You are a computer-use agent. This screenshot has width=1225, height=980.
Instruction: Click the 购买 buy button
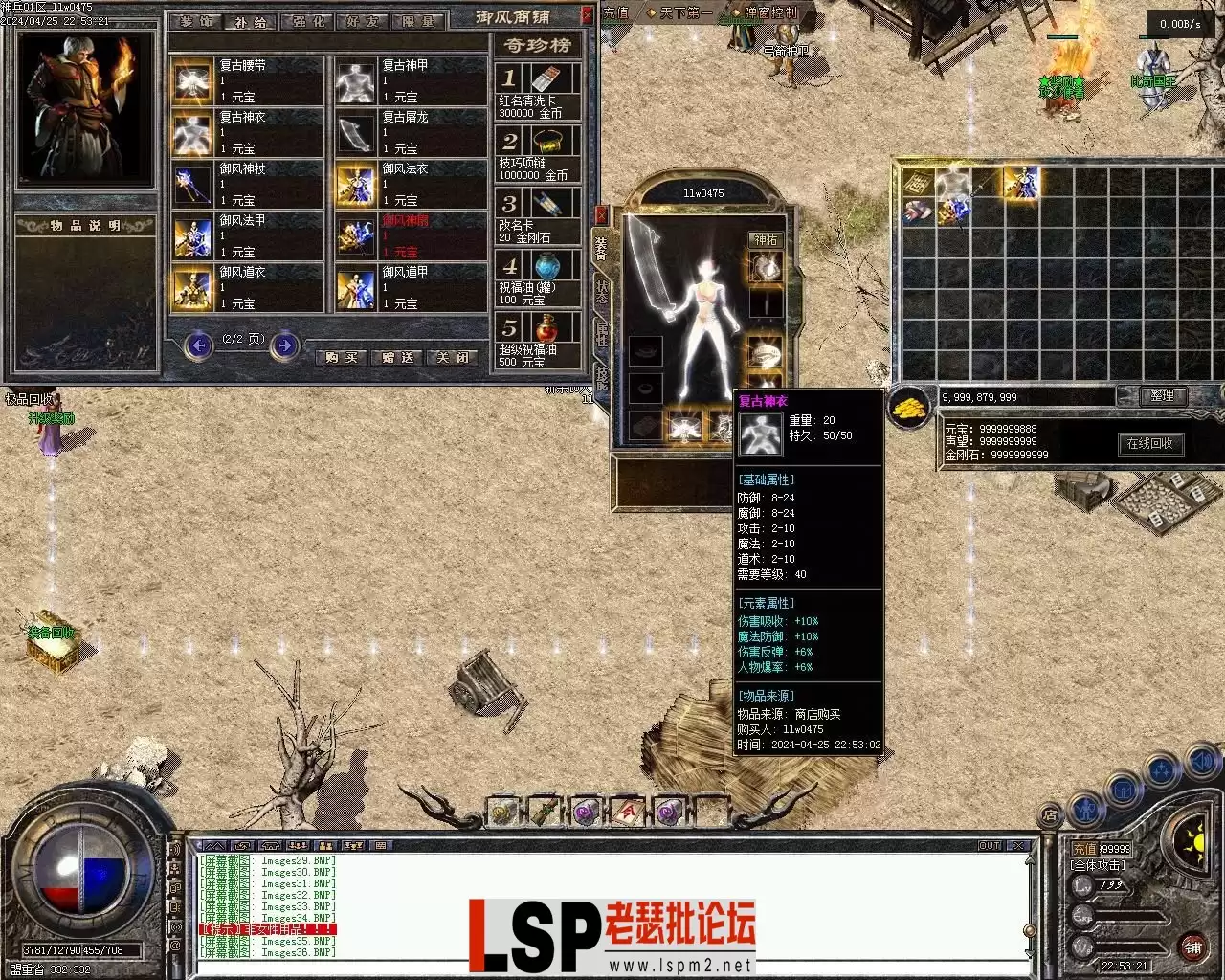[x=342, y=357]
